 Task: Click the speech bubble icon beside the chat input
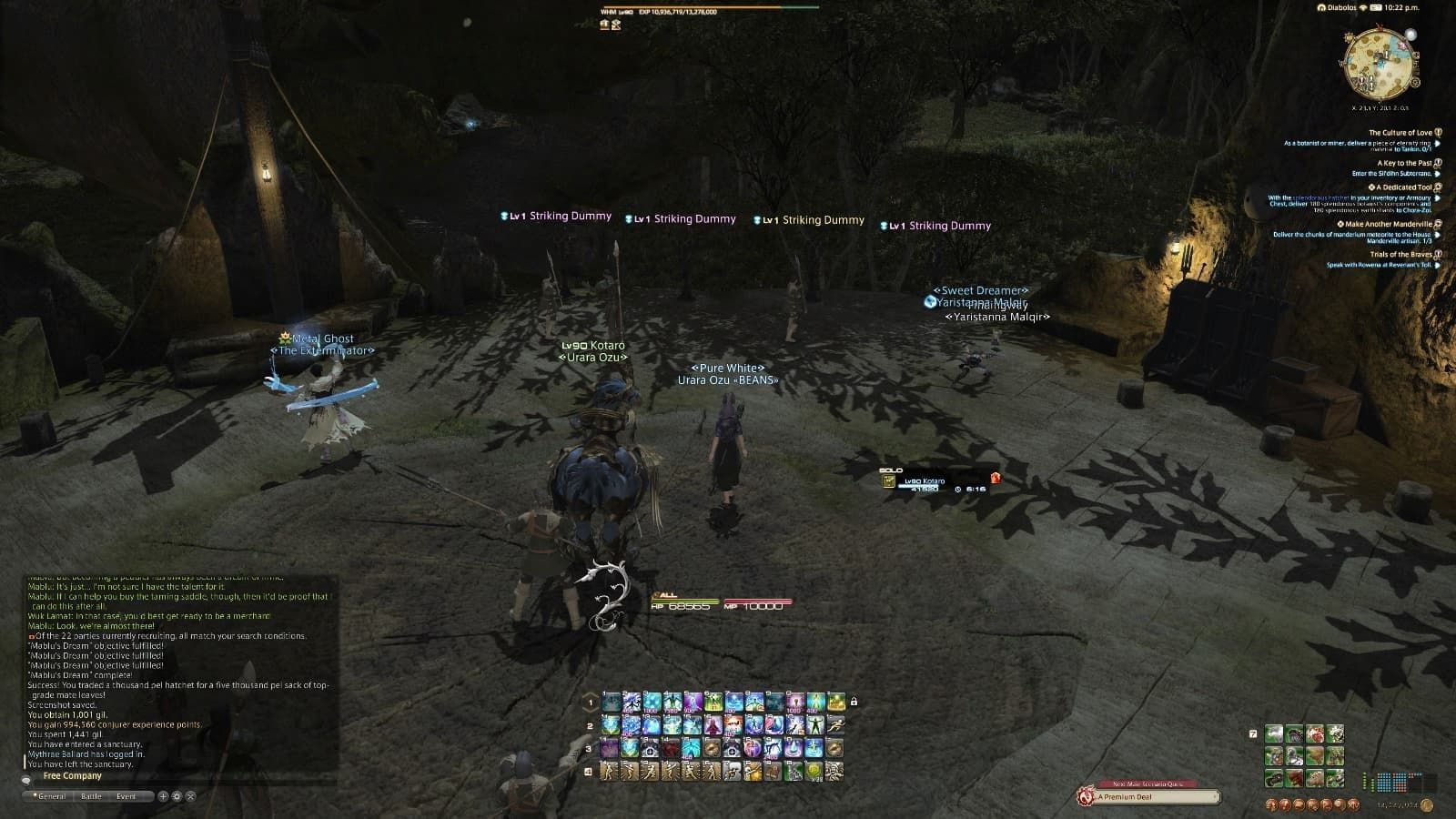pyautogui.click(x=26, y=780)
